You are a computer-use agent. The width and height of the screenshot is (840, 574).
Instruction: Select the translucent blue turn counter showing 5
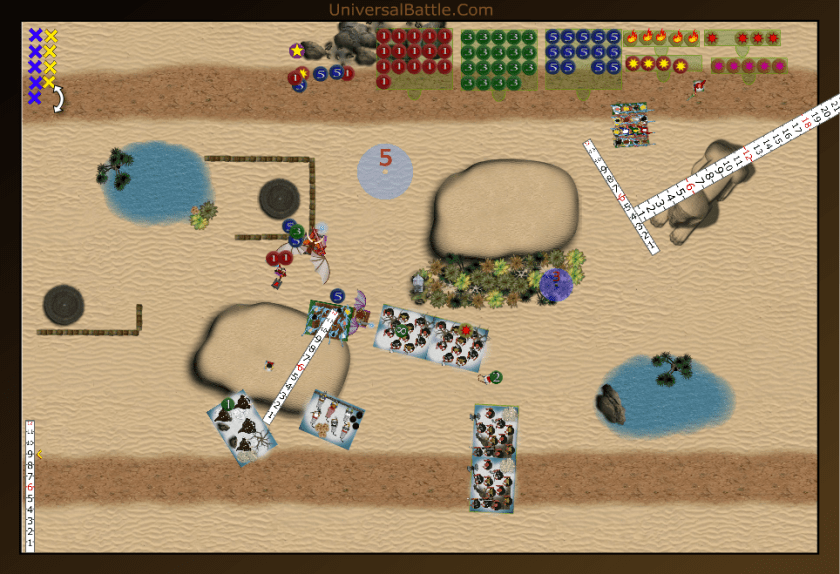385,167
